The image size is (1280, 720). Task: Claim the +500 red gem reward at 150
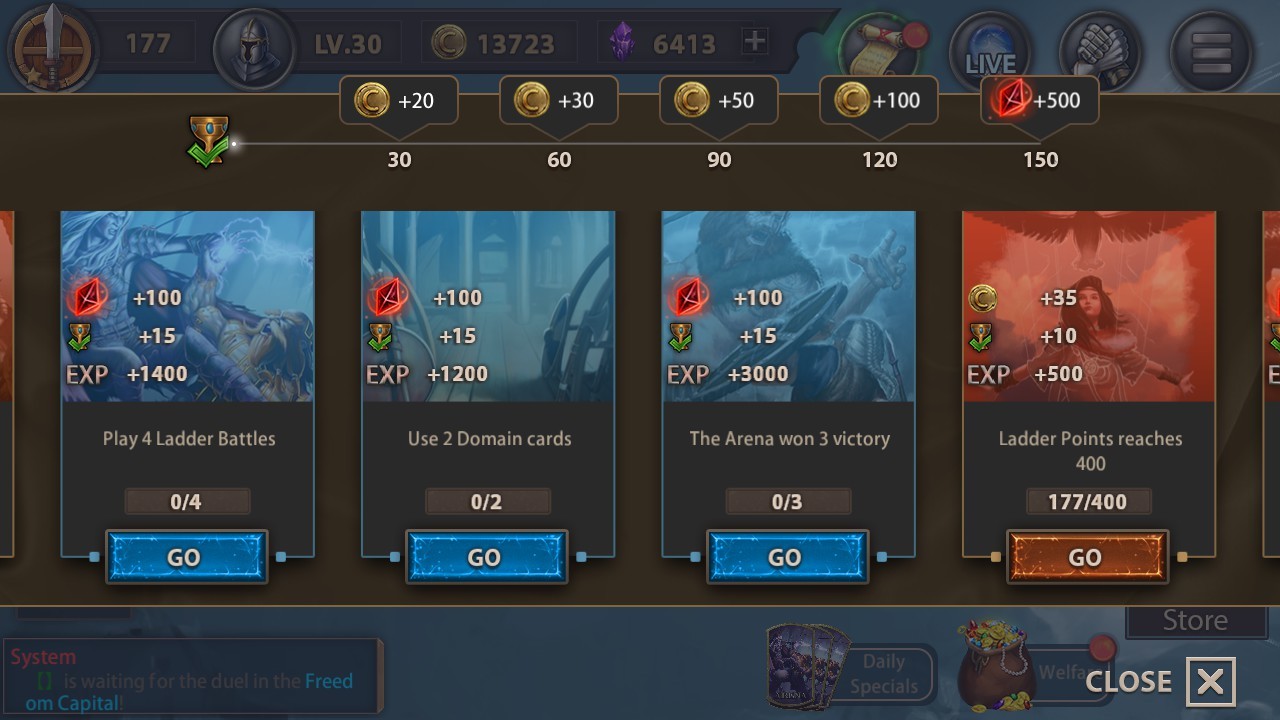(1038, 100)
